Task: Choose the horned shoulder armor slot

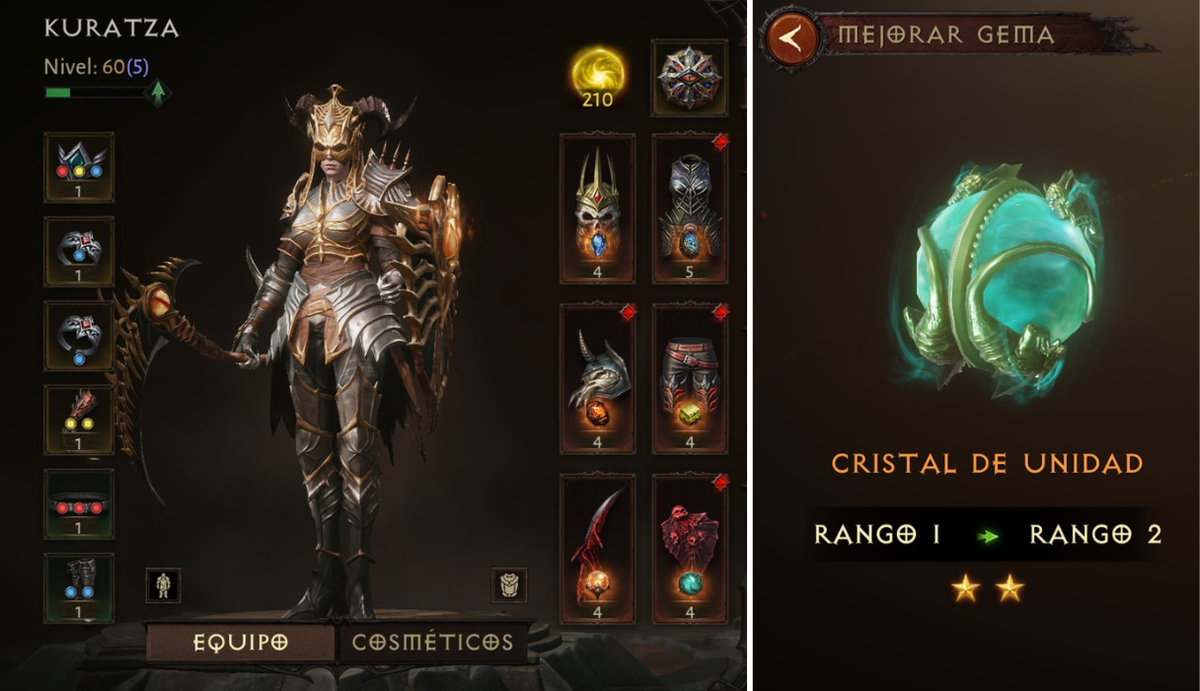Action: 597,378
